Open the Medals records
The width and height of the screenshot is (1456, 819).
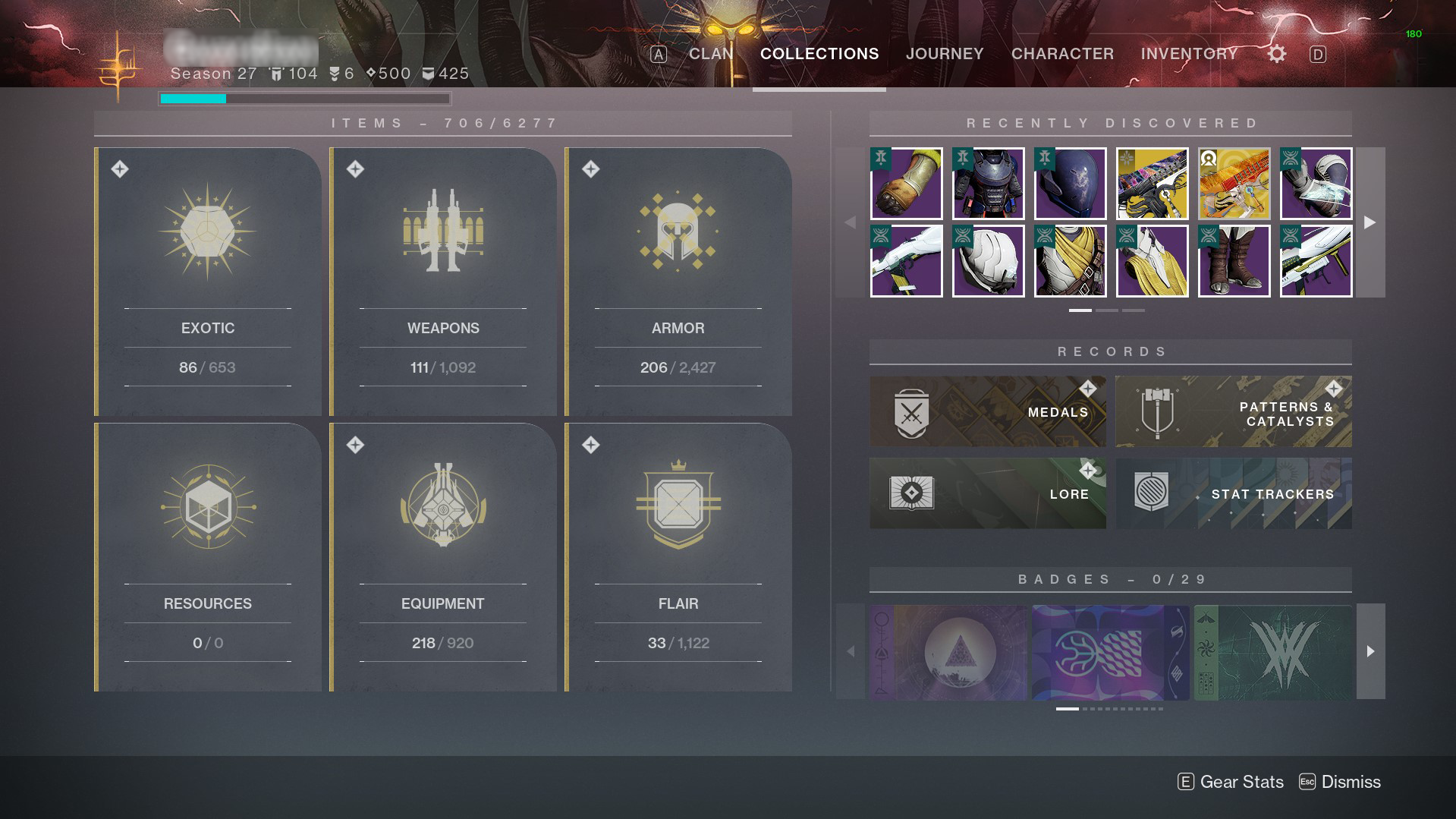[x=987, y=411]
